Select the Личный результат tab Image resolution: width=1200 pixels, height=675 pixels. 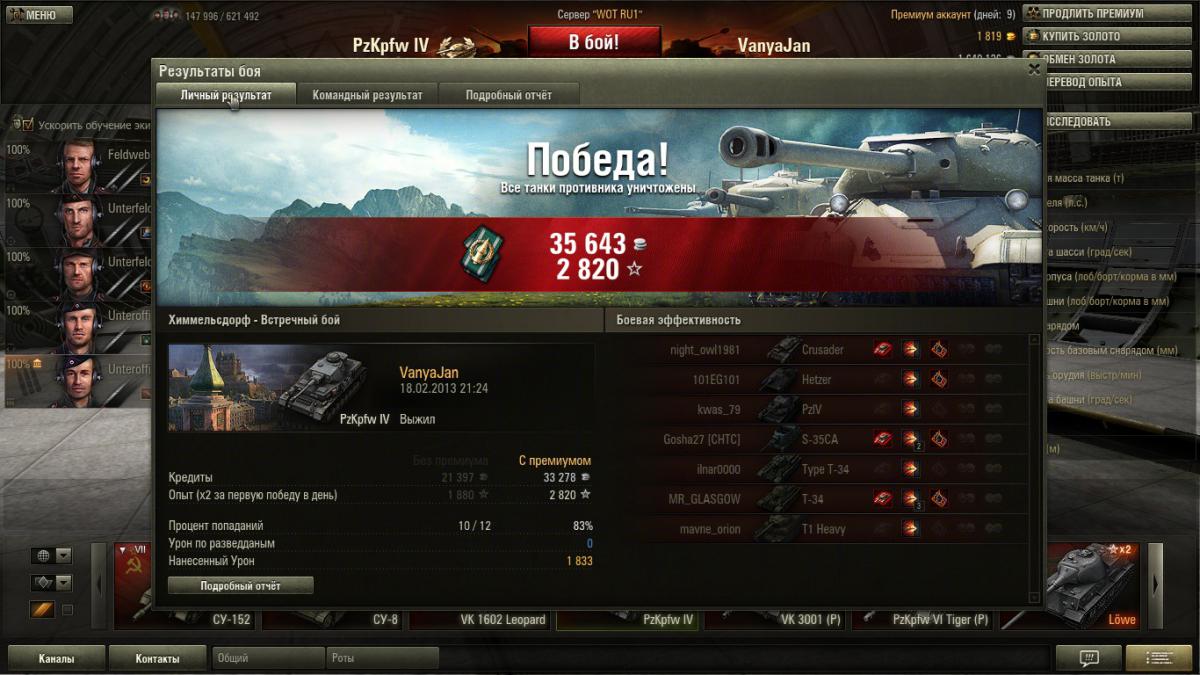[225, 95]
